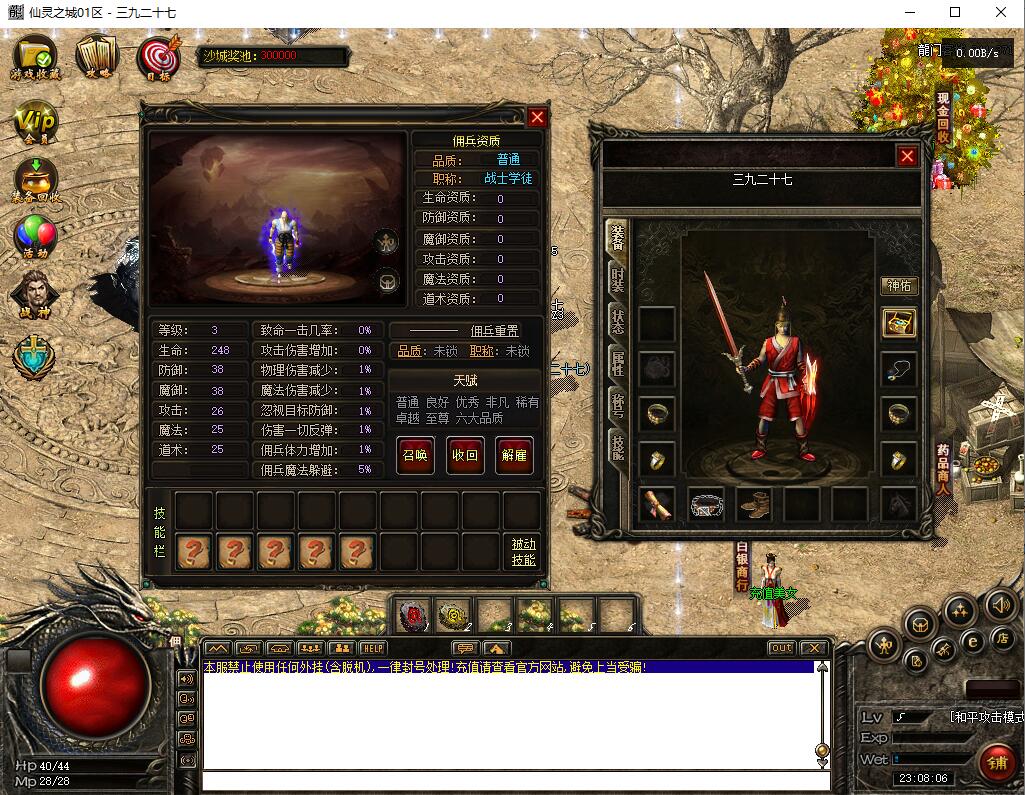The width and height of the screenshot is (1025, 795).
Task: Open the 属性 attributes tab
Action: pyautogui.click(x=618, y=367)
